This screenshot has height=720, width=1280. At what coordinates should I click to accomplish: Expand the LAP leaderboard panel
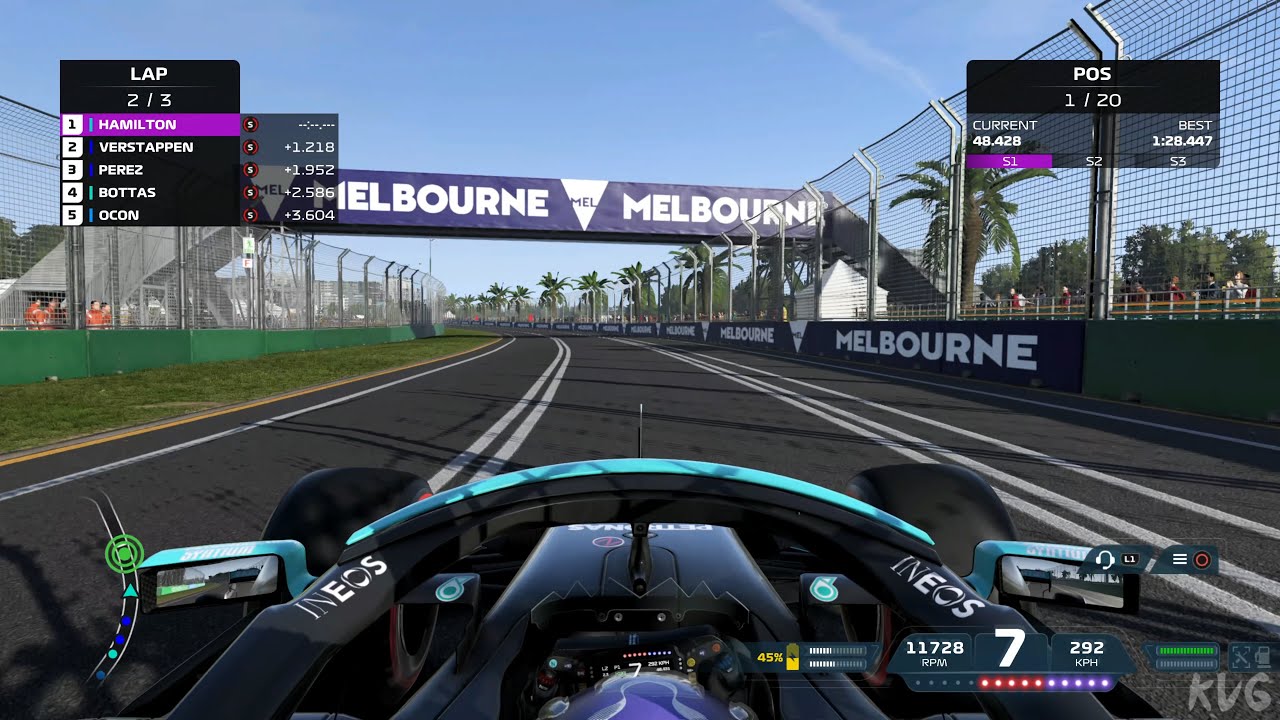click(x=150, y=74)
